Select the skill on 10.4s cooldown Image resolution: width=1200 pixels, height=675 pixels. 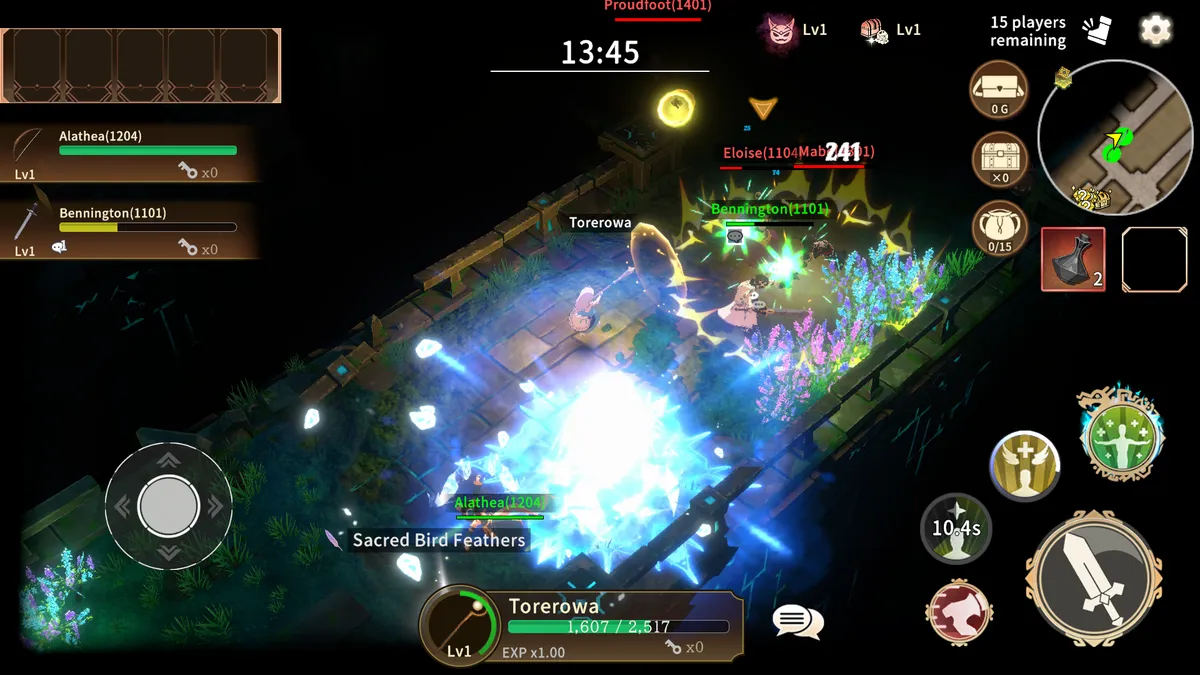tap(956, 527)
